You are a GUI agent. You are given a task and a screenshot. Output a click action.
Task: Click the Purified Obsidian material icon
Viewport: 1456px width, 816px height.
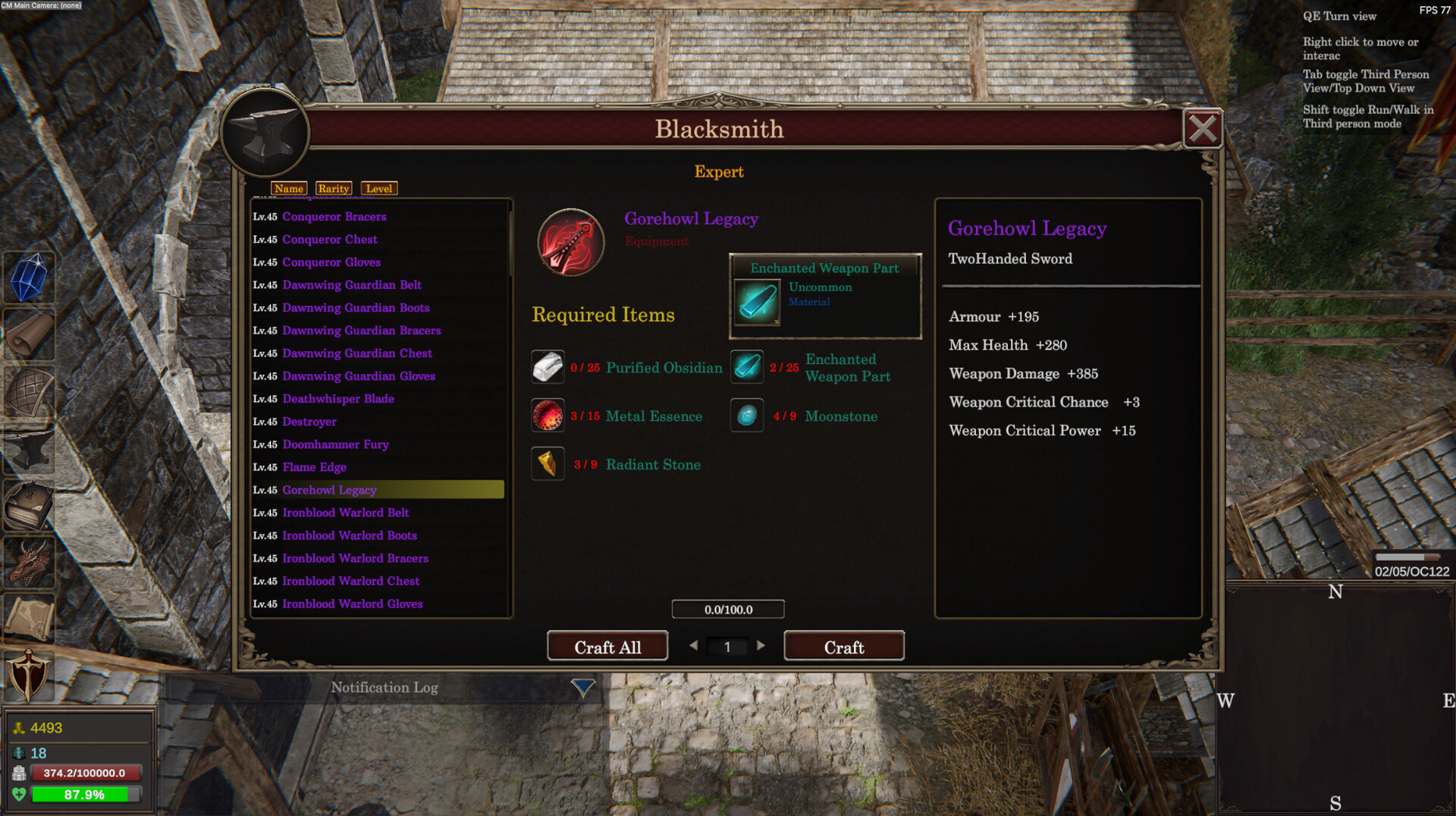[548, 366]
